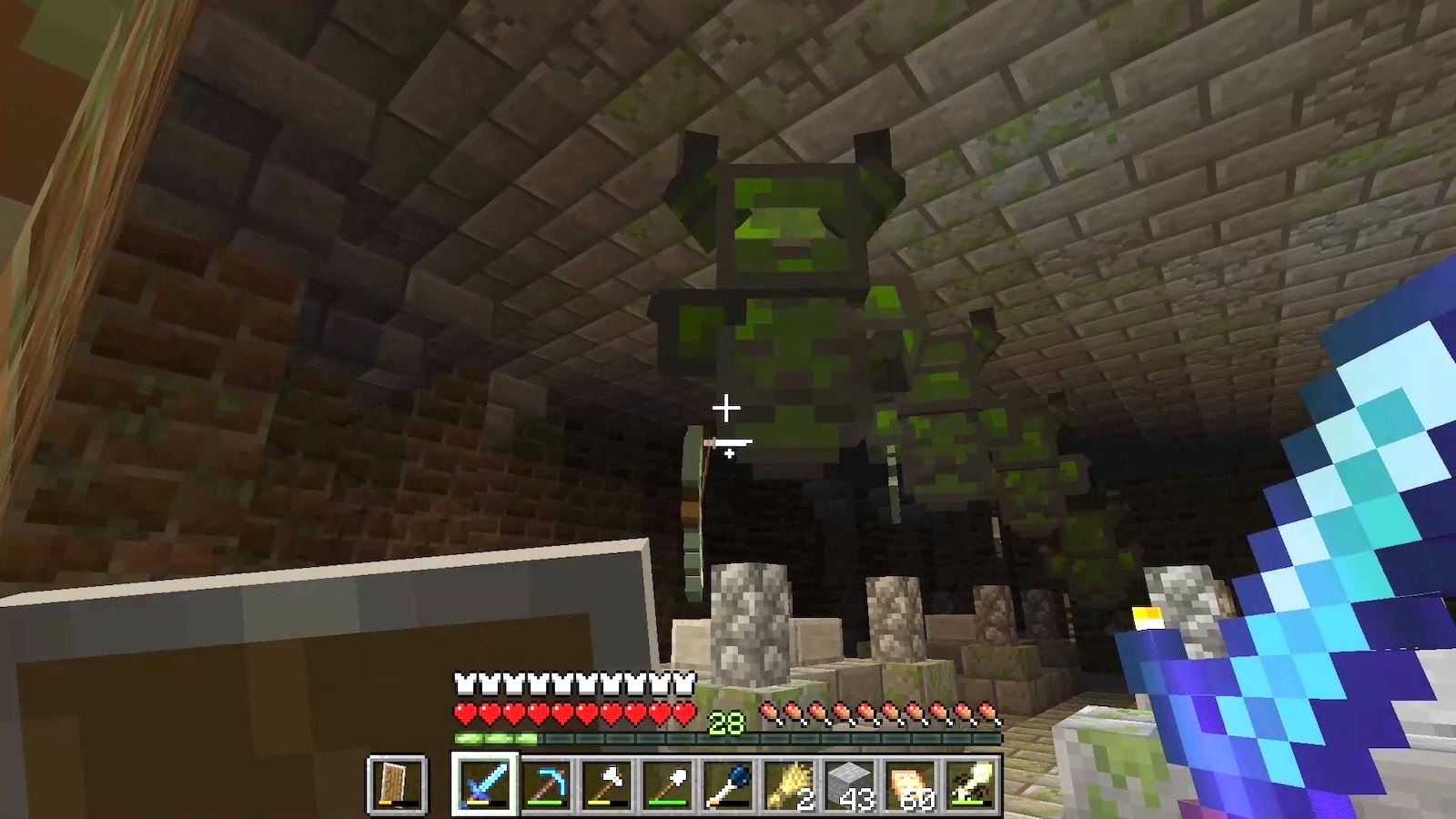
Task: Click the shield in the offhand slot
Action: pyautogui.click(x=397, y=784)
